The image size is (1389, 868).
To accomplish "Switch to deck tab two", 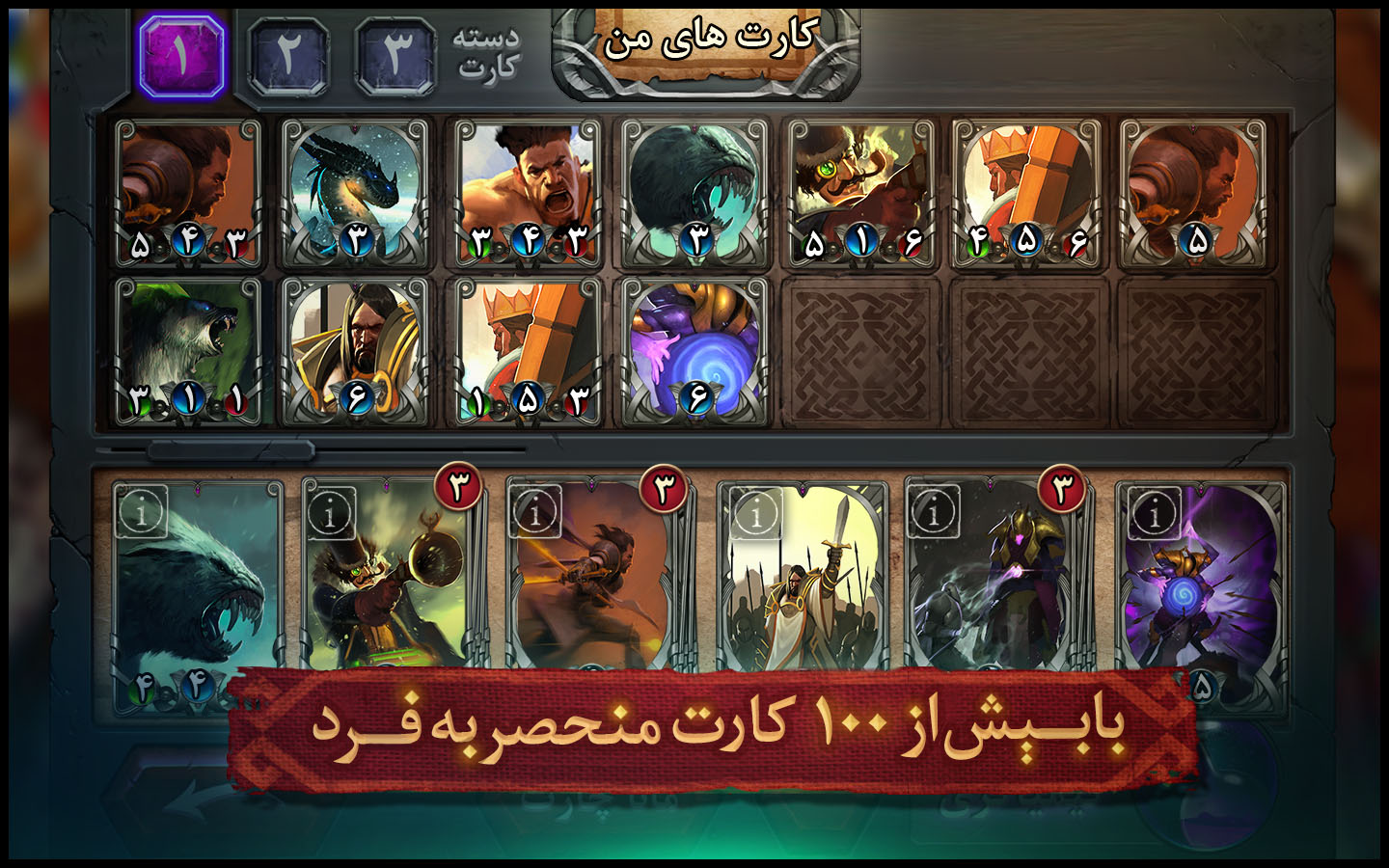I will (287, 56).
